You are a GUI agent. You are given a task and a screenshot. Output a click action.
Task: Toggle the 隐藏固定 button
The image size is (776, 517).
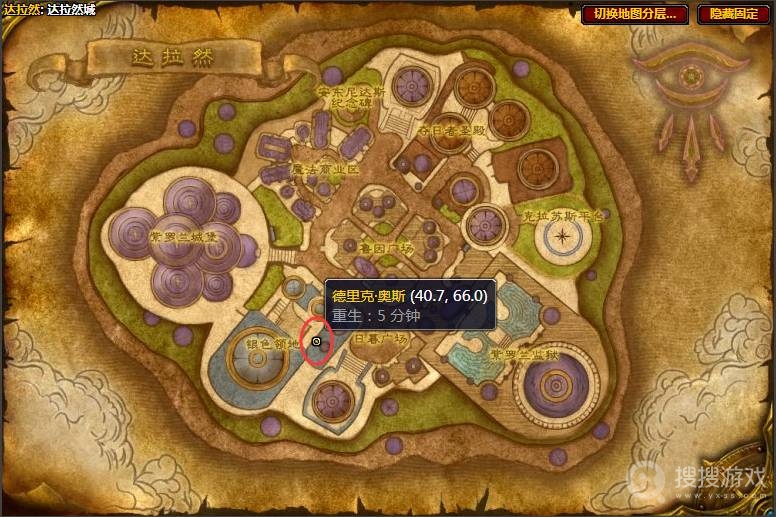[732, 14]
